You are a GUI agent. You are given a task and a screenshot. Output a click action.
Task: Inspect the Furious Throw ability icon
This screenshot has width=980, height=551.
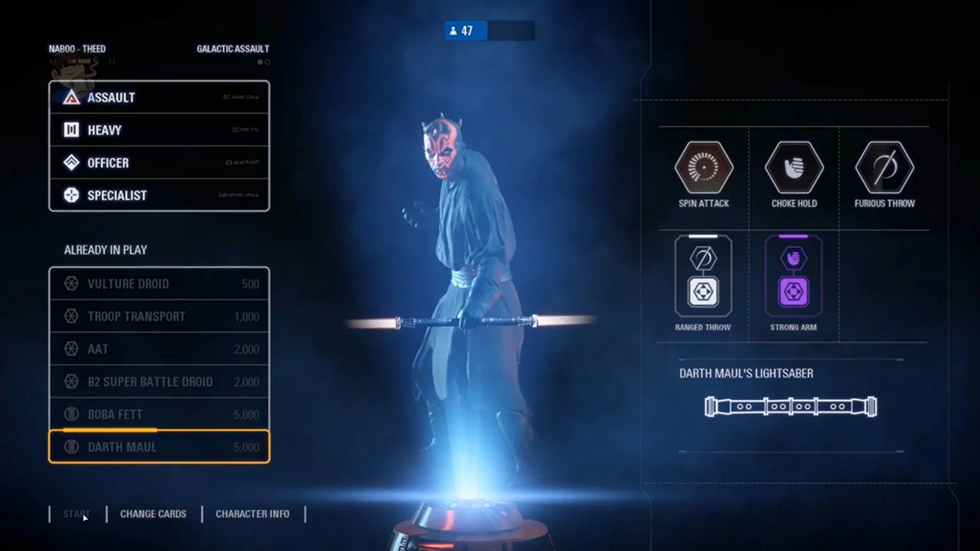coord(884,167)
